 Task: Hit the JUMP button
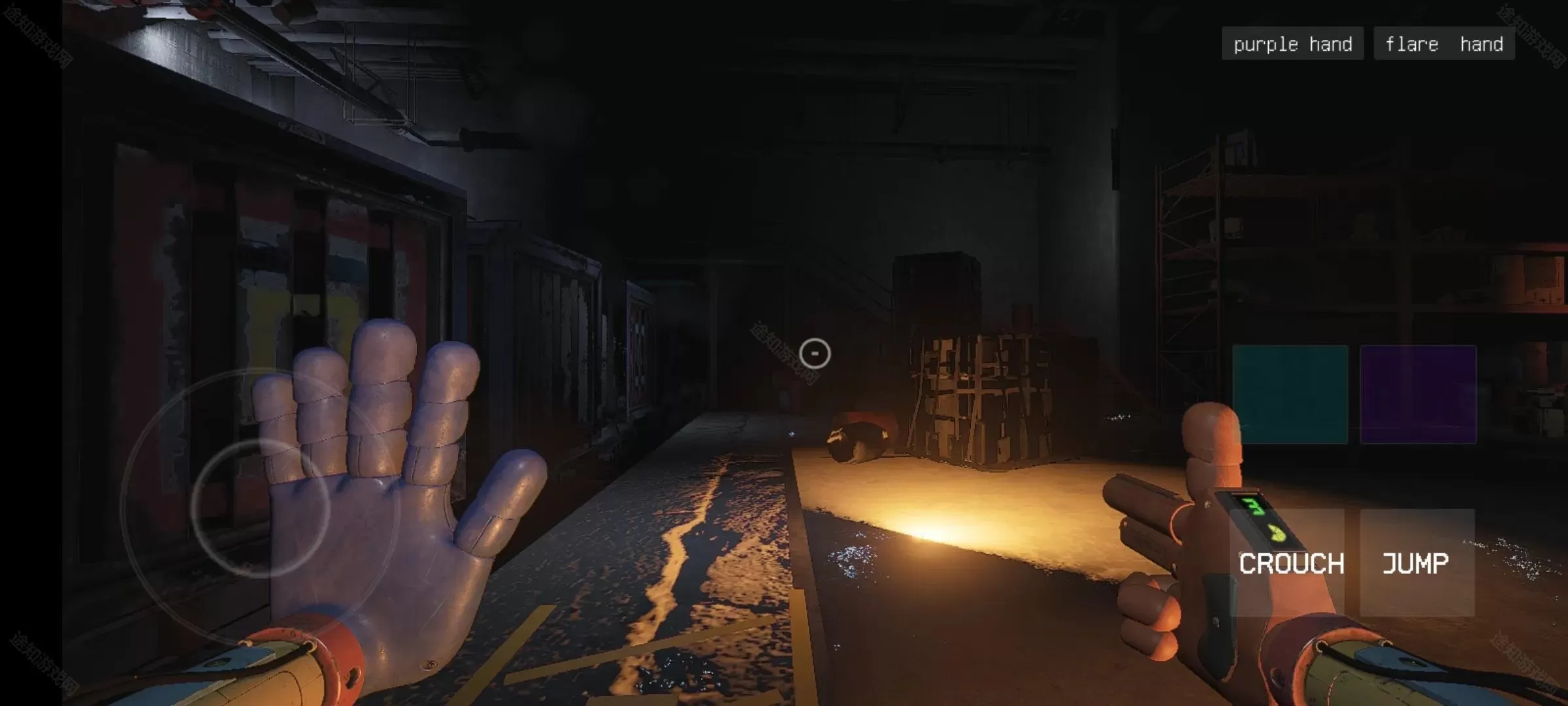1416,563
